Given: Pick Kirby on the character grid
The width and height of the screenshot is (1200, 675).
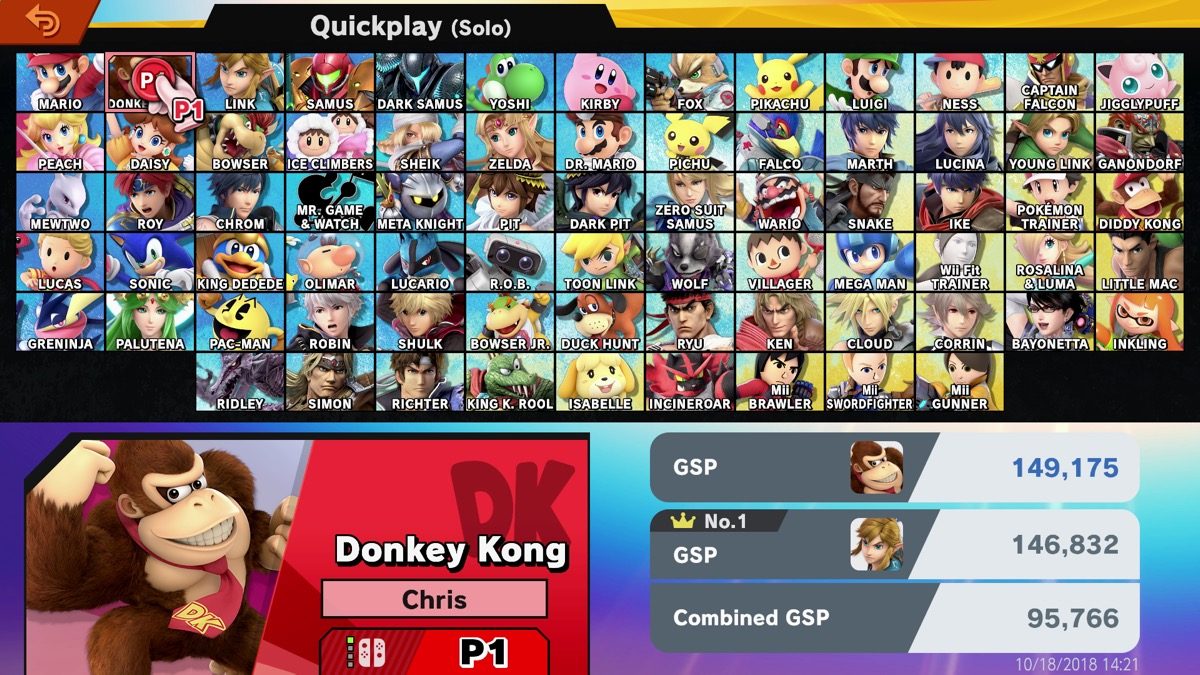Looking at the screenshot, I should tap(600, 82).
